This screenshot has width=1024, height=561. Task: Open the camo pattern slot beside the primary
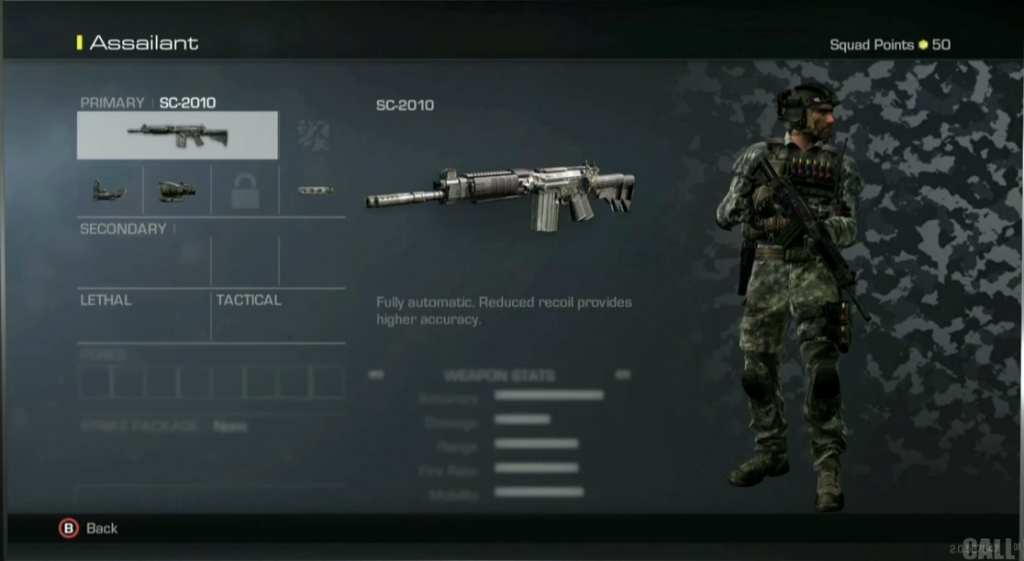(x=313, y=135)
